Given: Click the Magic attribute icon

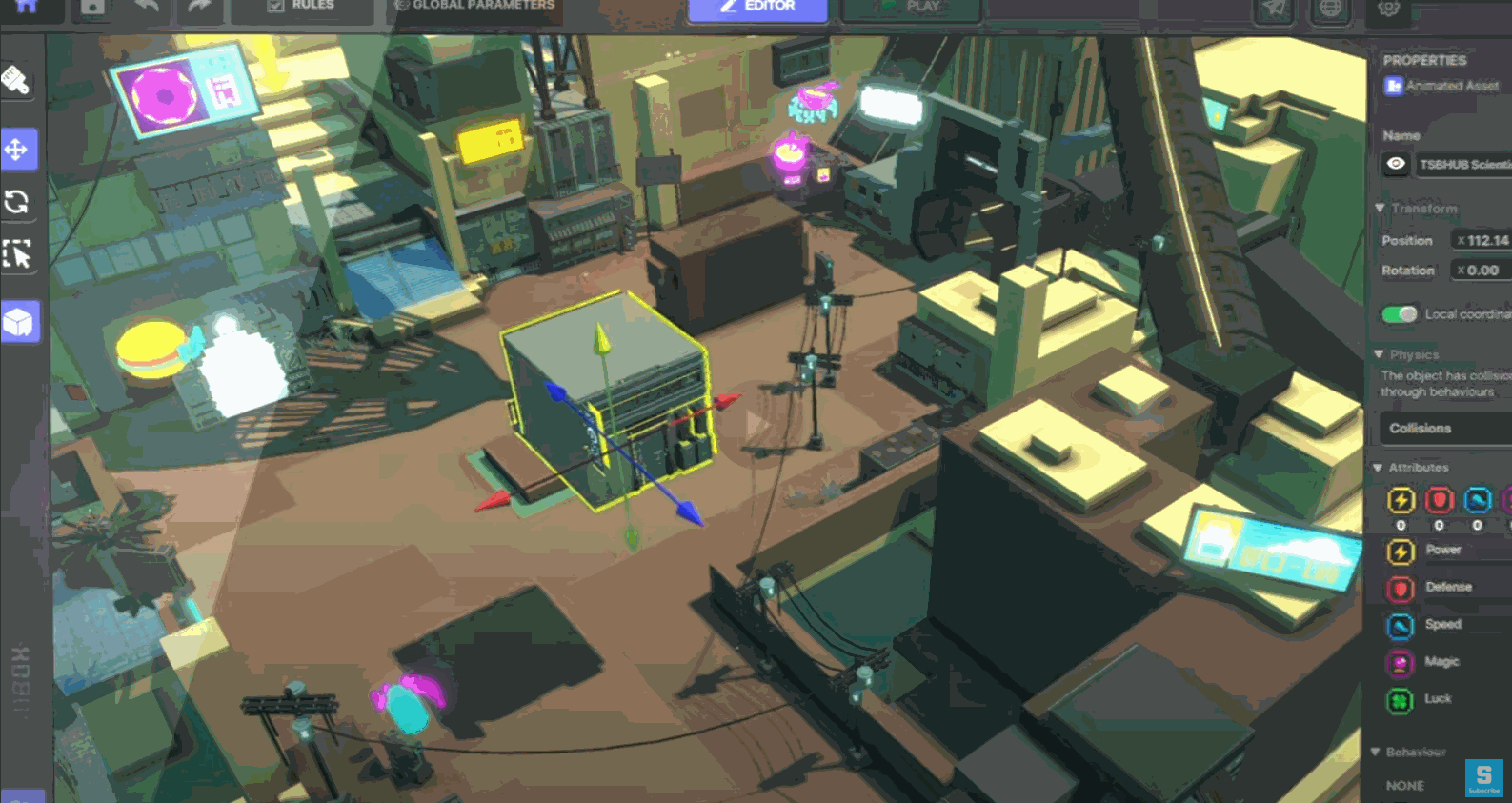Looking at the screenshot, I should tap(1400, 662).
